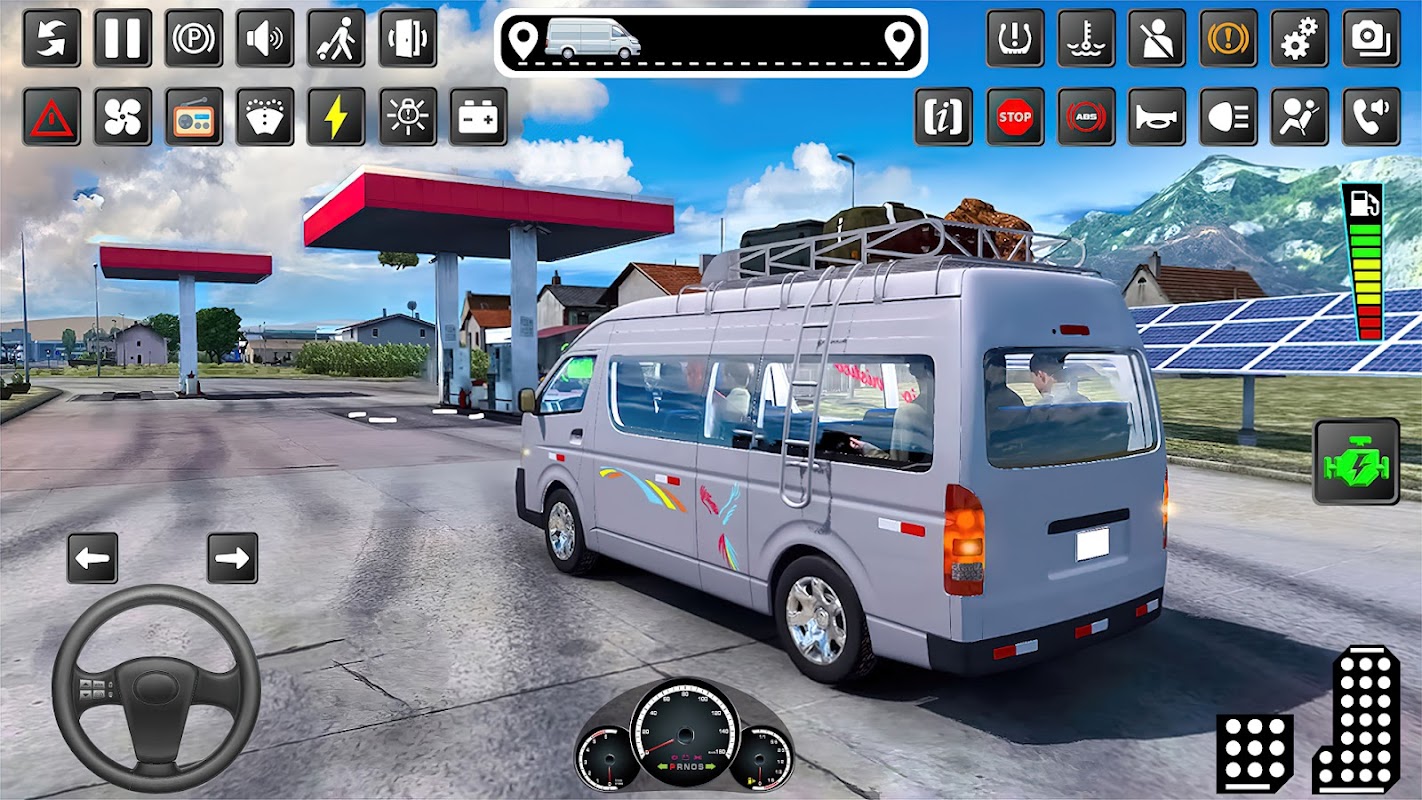
Task: Turn on the hazard warning triangle
Action: [x=52, y=117]
